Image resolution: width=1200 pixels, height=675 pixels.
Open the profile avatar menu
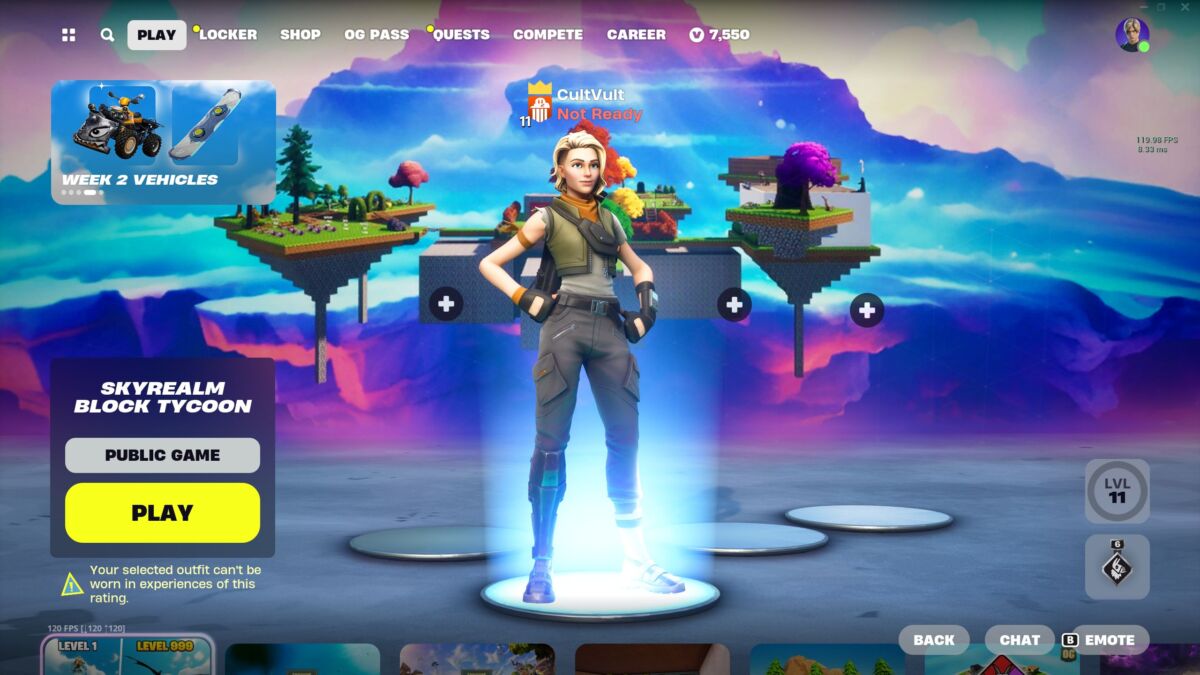click(1131, 34)
